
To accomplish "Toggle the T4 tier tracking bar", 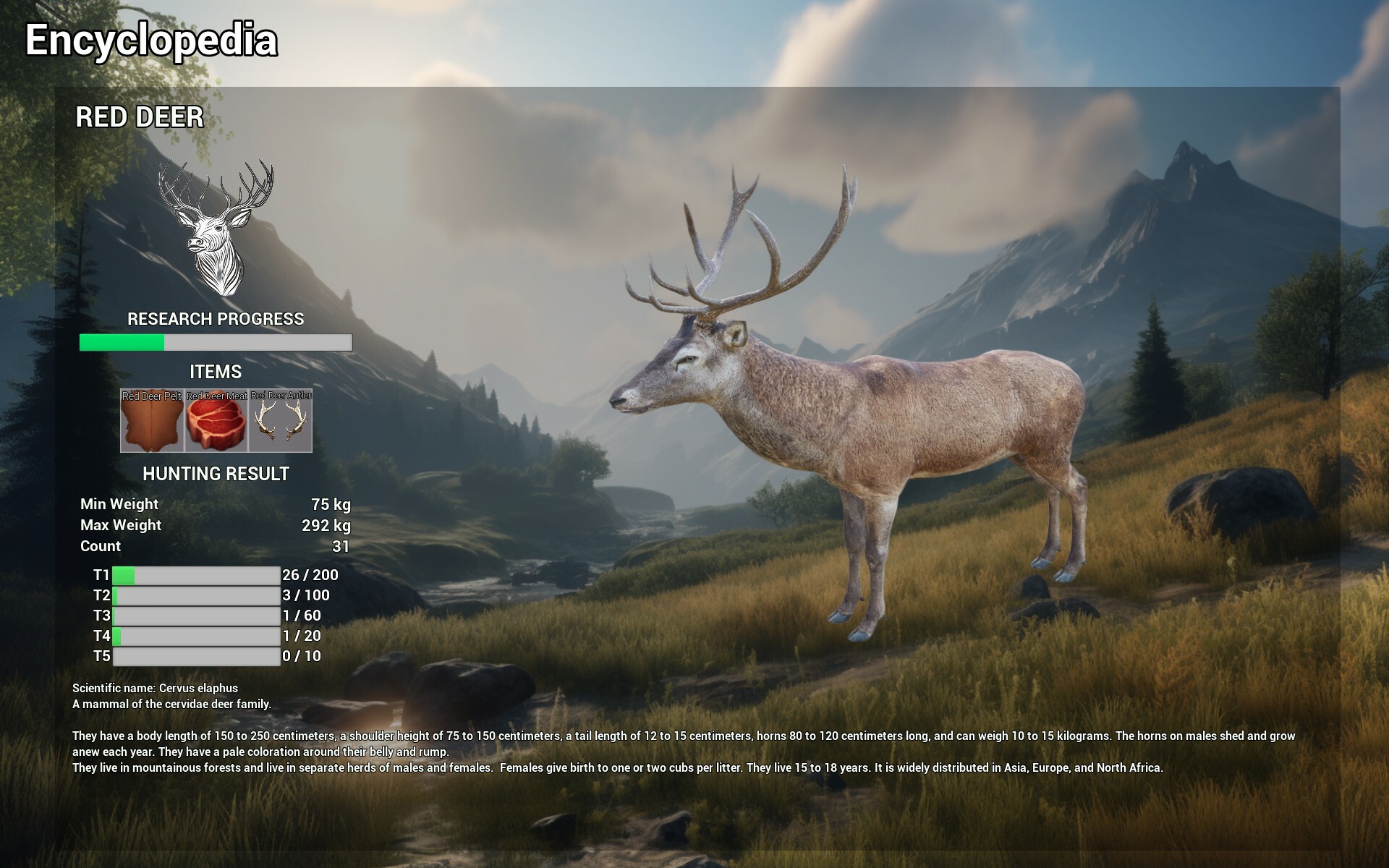I will (197, 637).
